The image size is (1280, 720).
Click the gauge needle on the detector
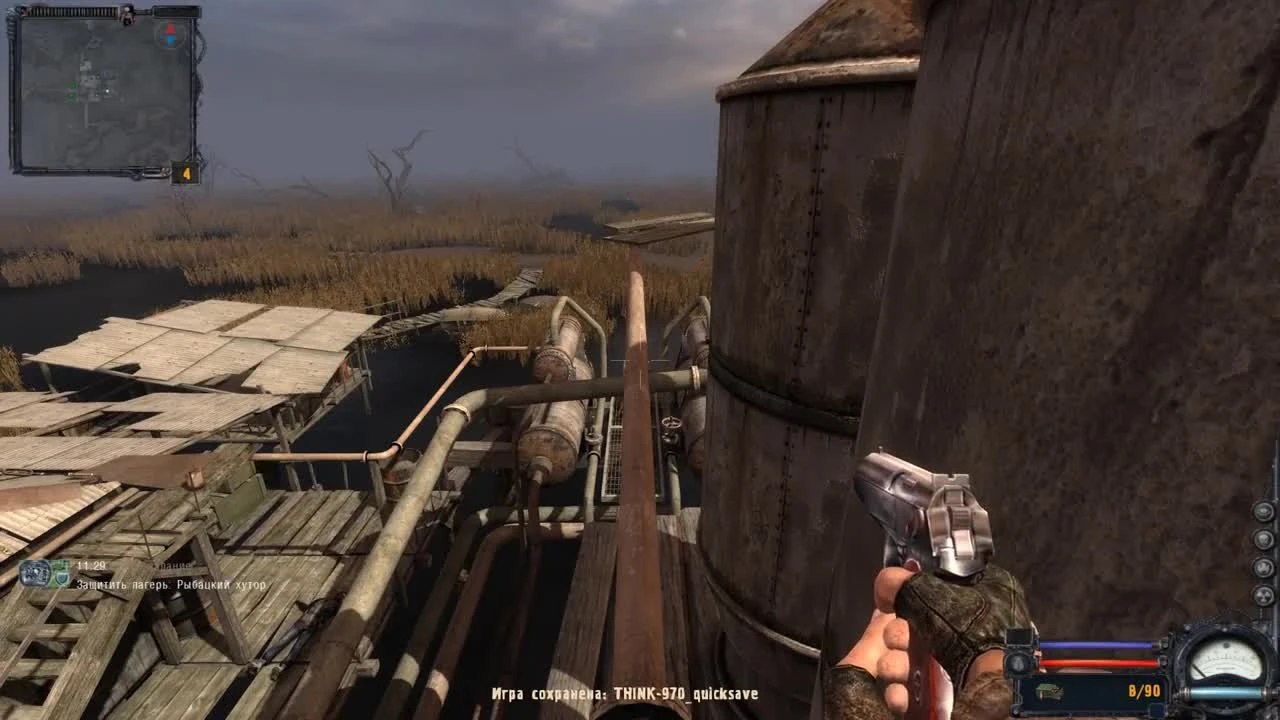tap(1201, 671)
